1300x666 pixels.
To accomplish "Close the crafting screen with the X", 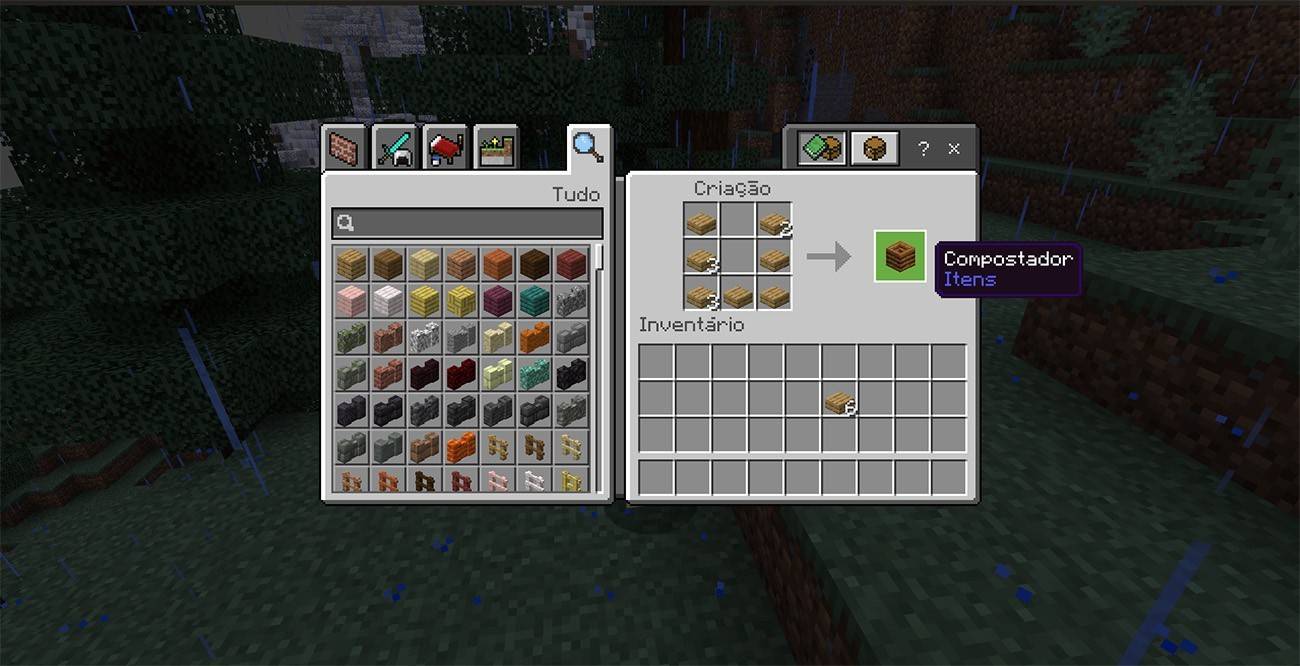I will tap(954, 148).
